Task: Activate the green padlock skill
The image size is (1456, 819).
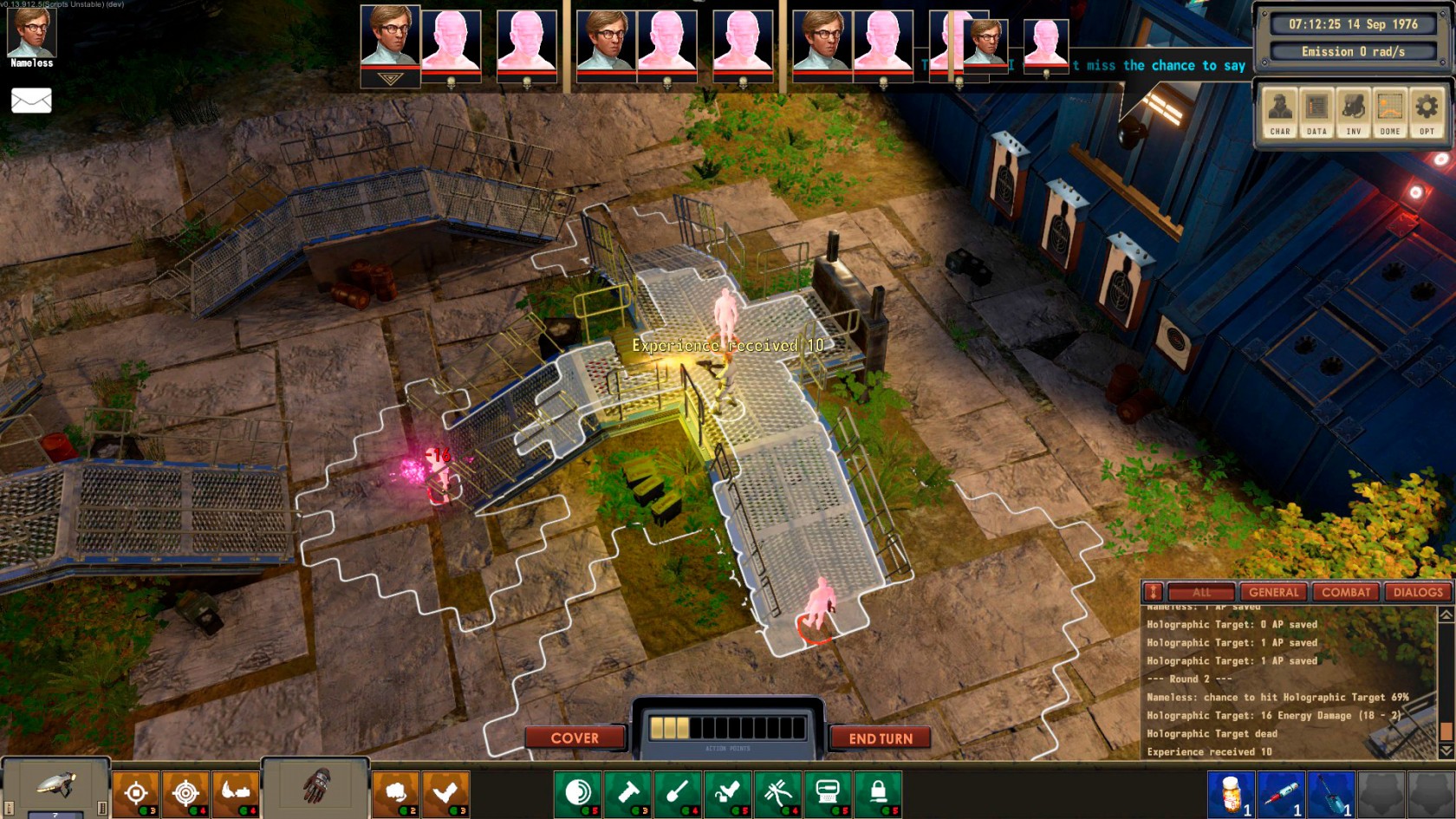Action: click(877, 794)
